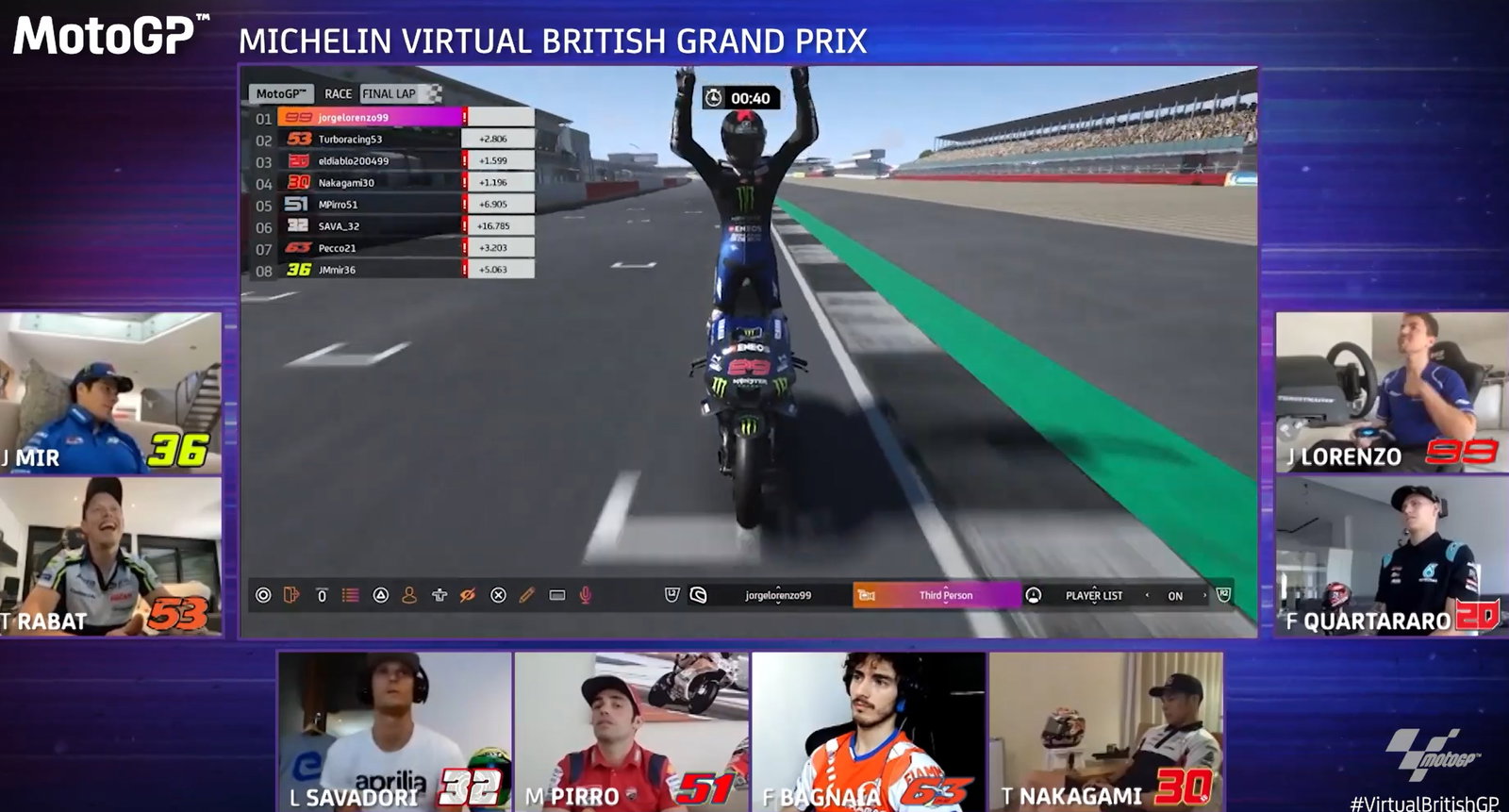Switch the Third Person camera selector
The width and height of the screenshot is (1509, 812).
coord(945,595)
